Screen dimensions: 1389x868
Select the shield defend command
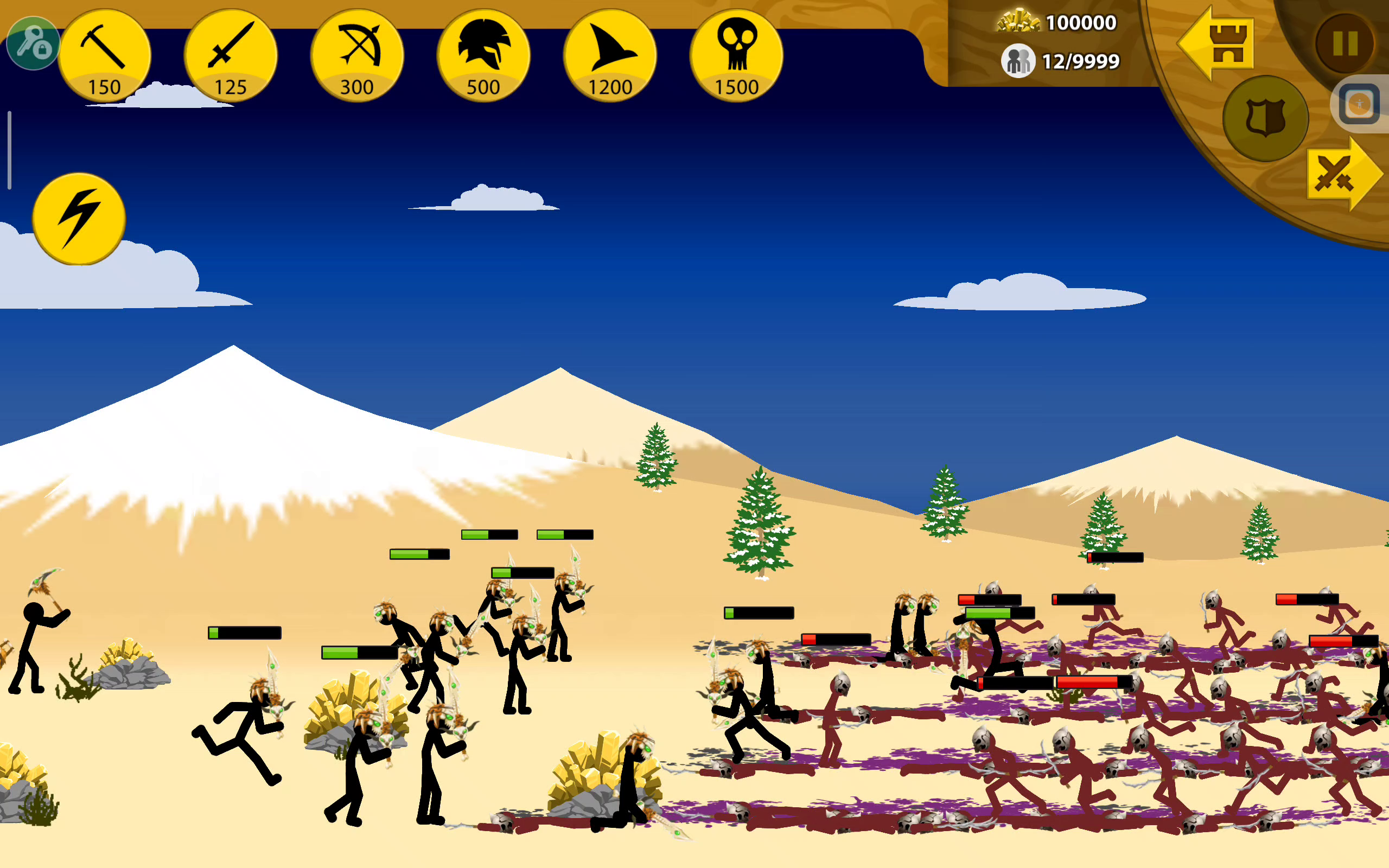click(x=1266, y=118)
